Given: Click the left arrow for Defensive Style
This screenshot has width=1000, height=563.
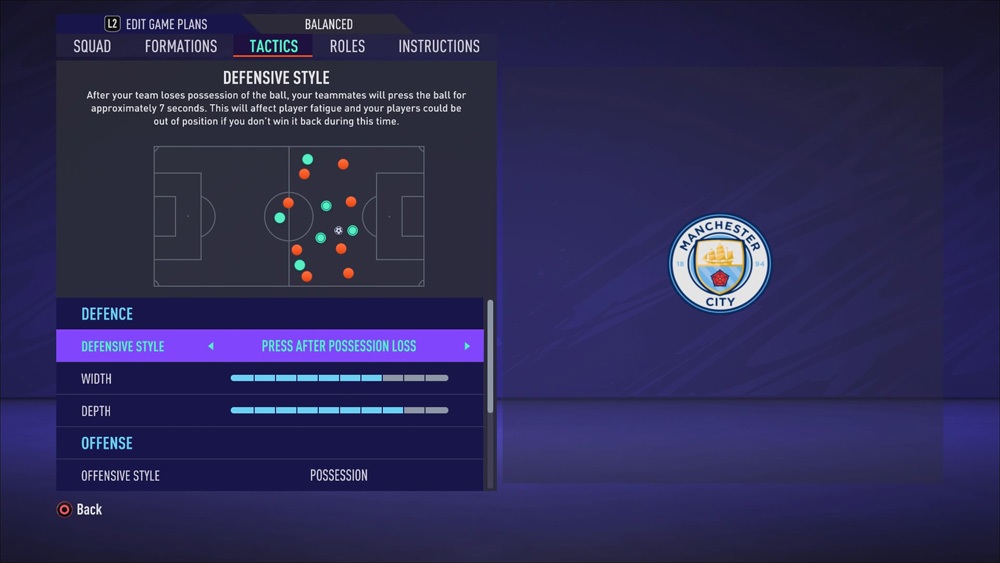Looking at the screenshot, I should (x=211, y=346).
